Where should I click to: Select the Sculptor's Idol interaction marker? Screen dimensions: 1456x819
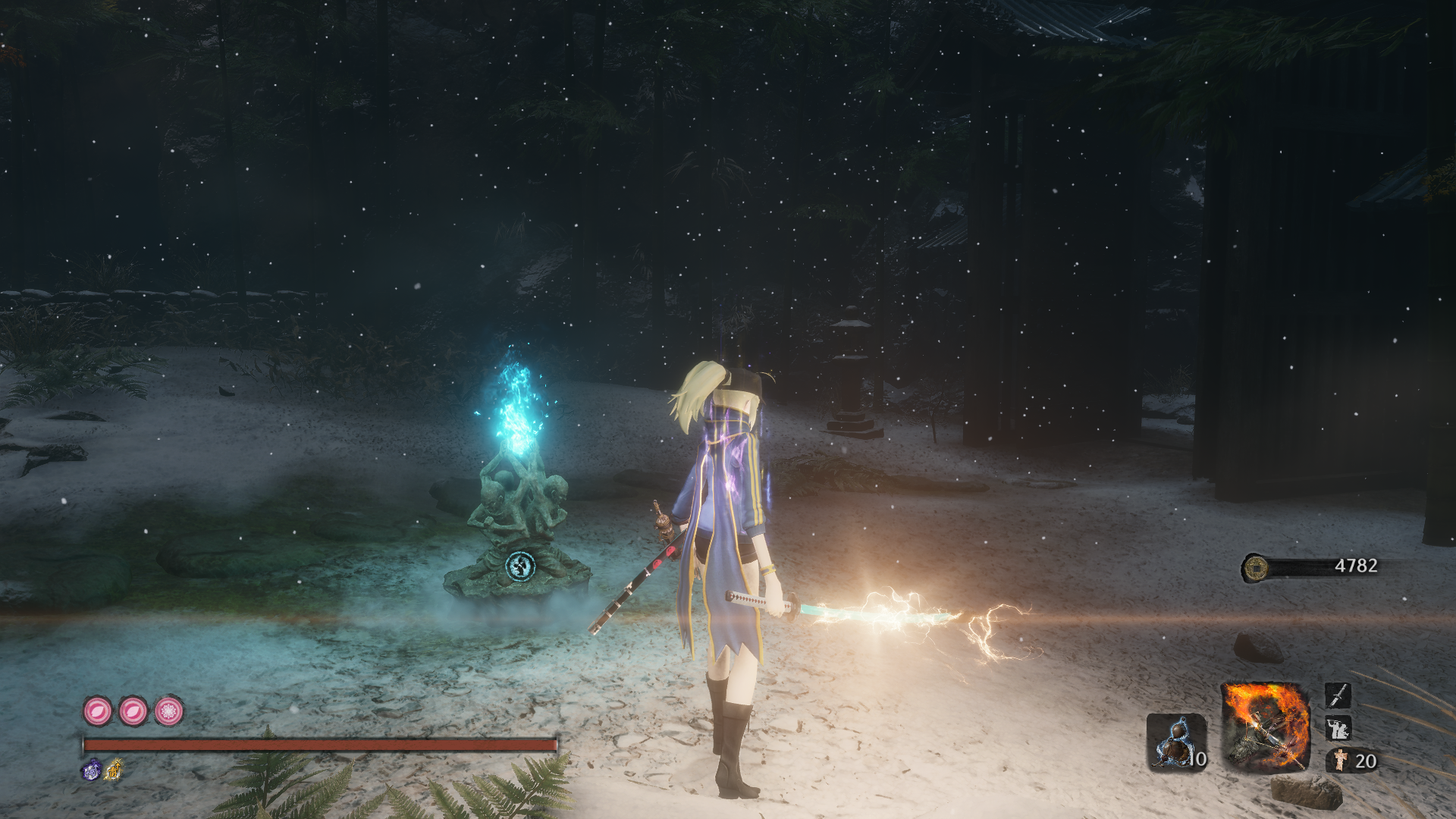coord(520,565)
